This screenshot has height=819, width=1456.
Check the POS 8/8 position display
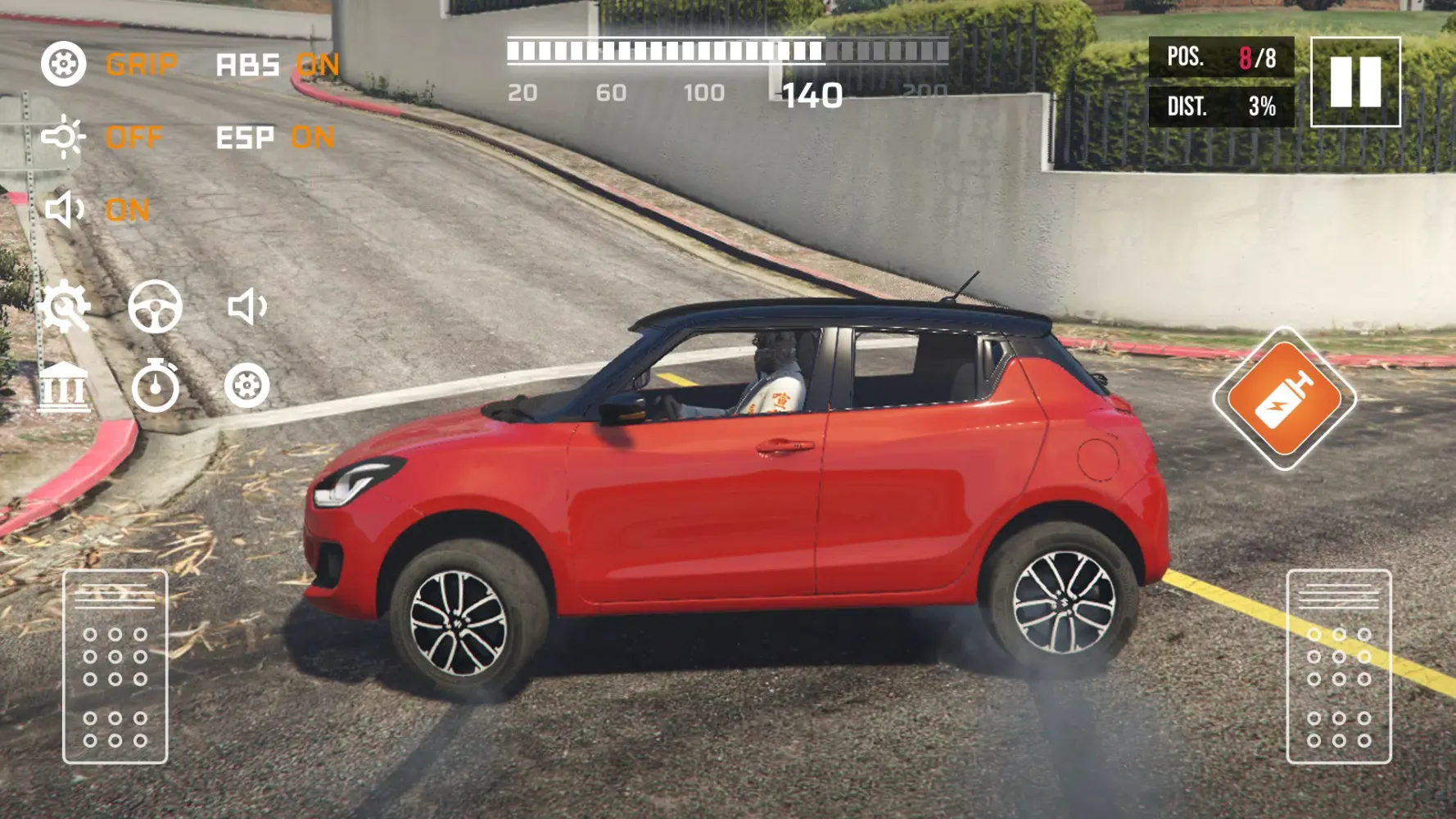coord(1223,56)
